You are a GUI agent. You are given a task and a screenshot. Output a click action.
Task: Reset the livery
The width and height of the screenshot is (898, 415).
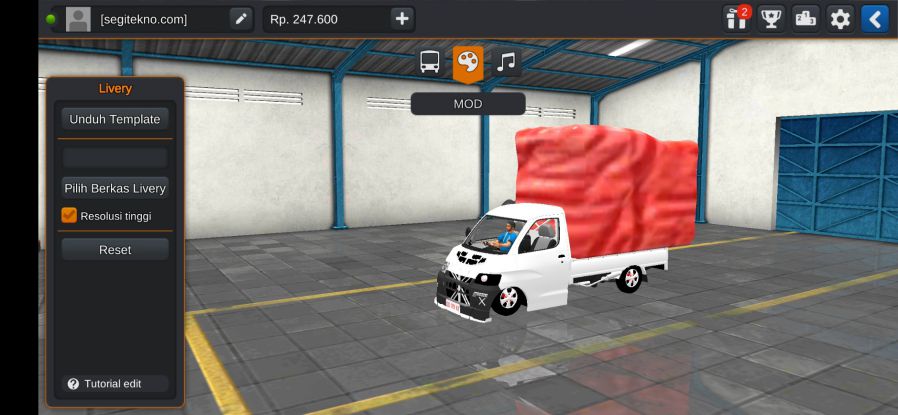[114, 249]
